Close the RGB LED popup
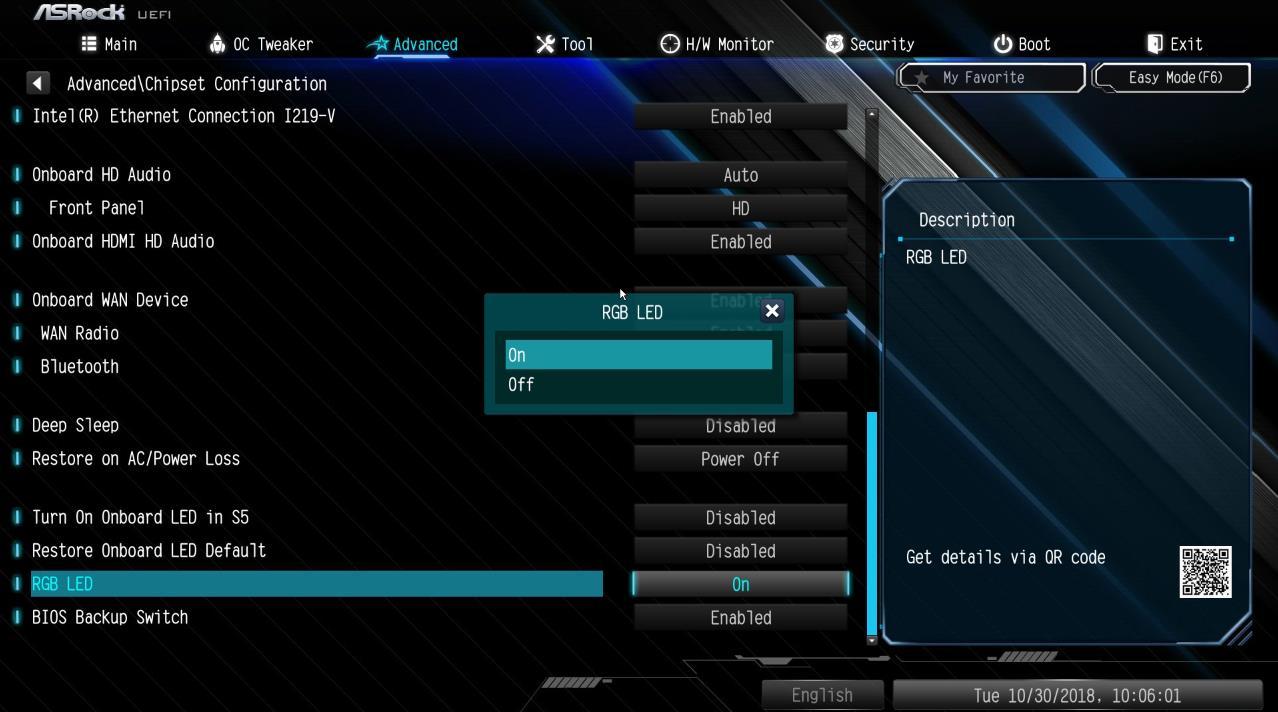 [772, 311]
